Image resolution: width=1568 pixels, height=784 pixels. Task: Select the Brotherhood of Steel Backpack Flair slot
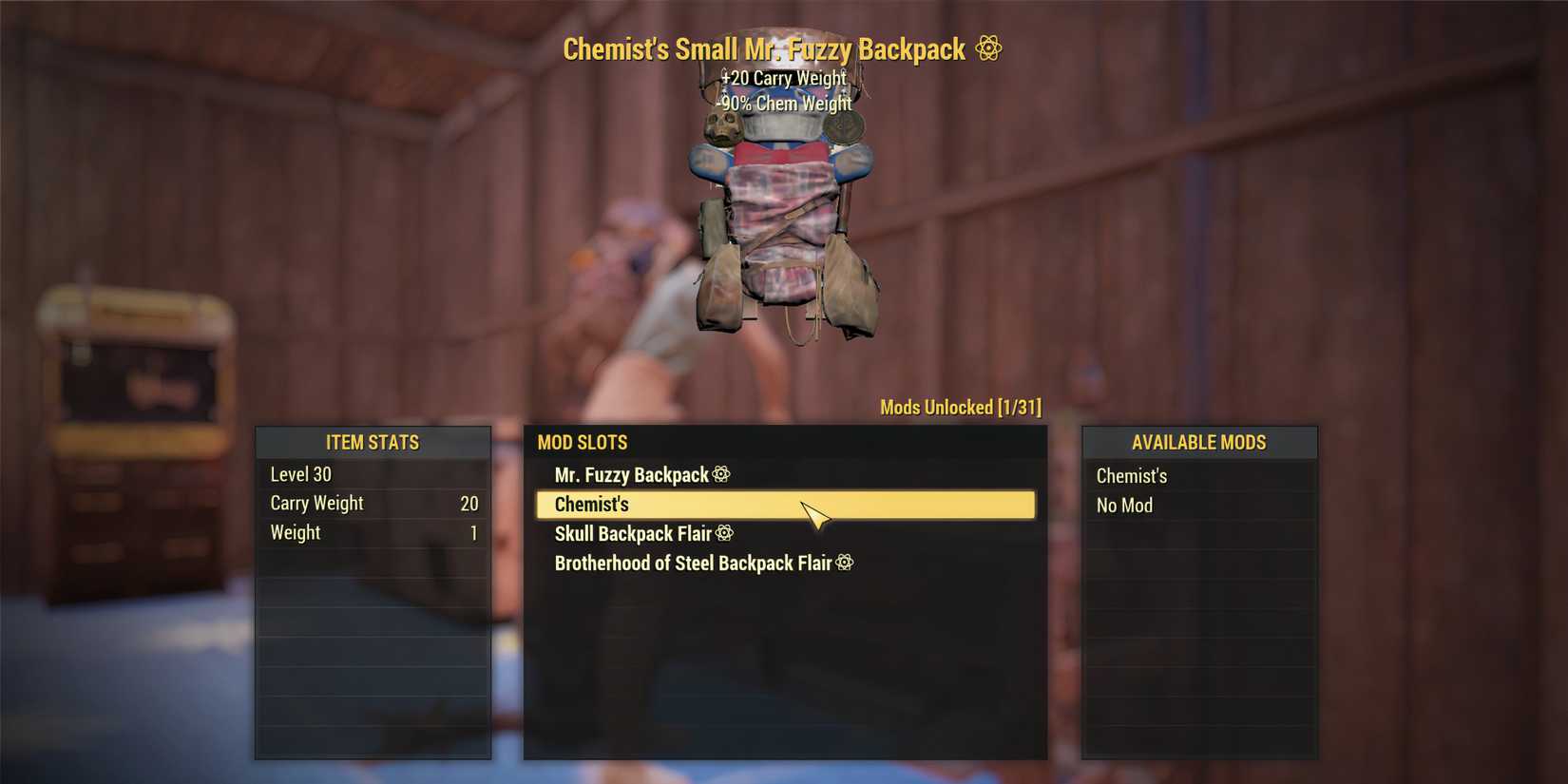pyautogui.click(x=694, y=563)
